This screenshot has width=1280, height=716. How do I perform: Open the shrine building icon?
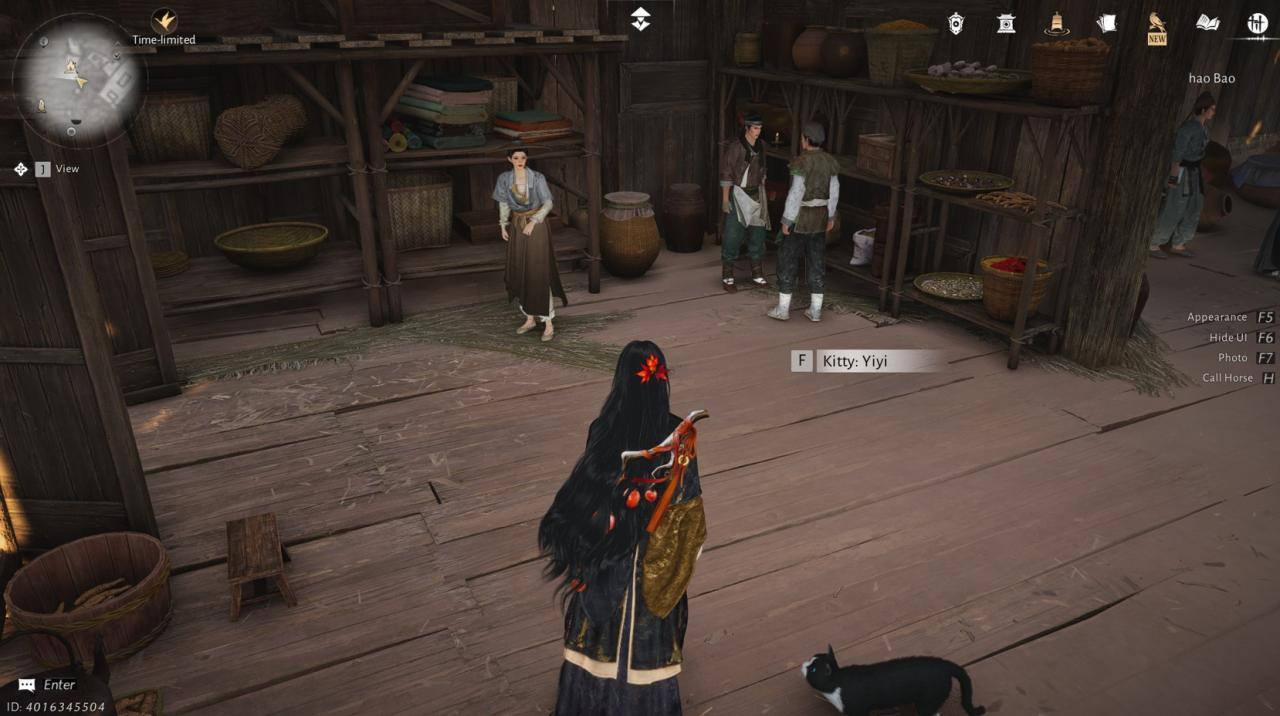pyautogui.click(x=1006, y=23)
